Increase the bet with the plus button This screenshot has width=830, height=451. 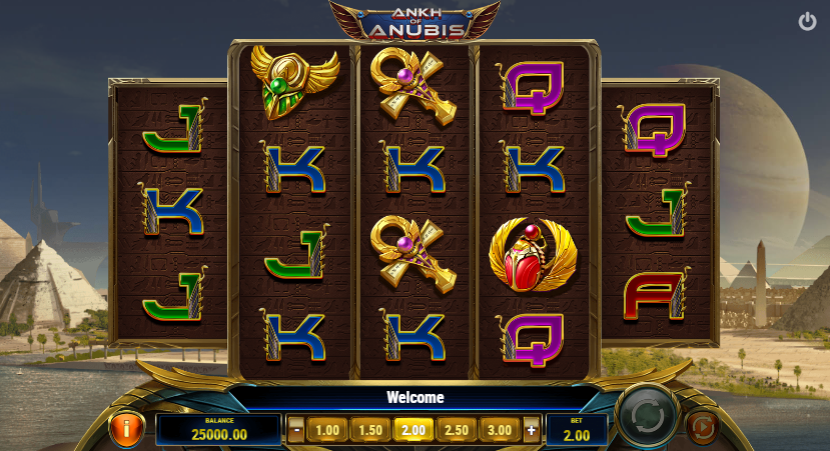point(531,430)
